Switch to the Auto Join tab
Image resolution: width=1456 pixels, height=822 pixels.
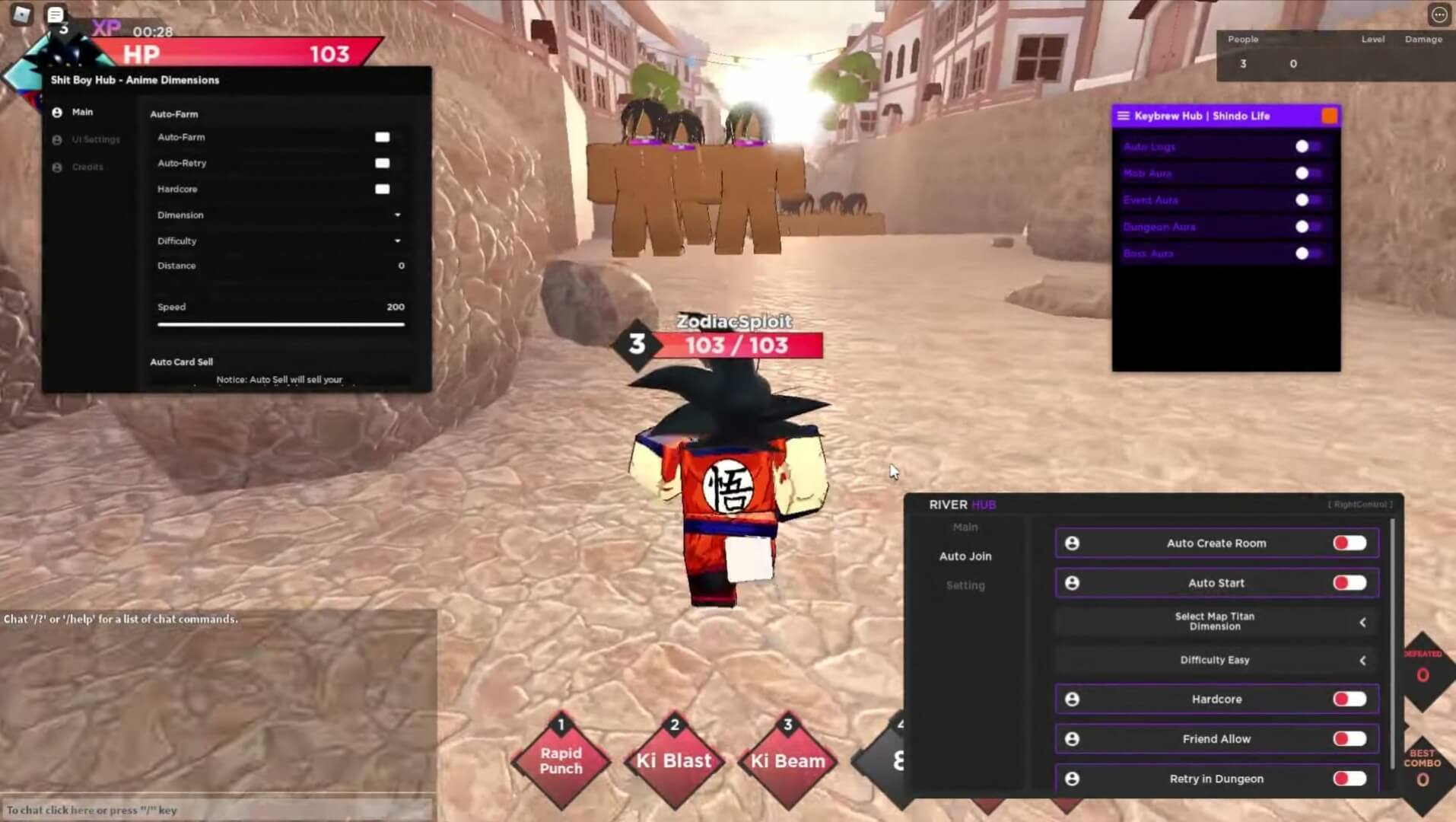[965, 556]
